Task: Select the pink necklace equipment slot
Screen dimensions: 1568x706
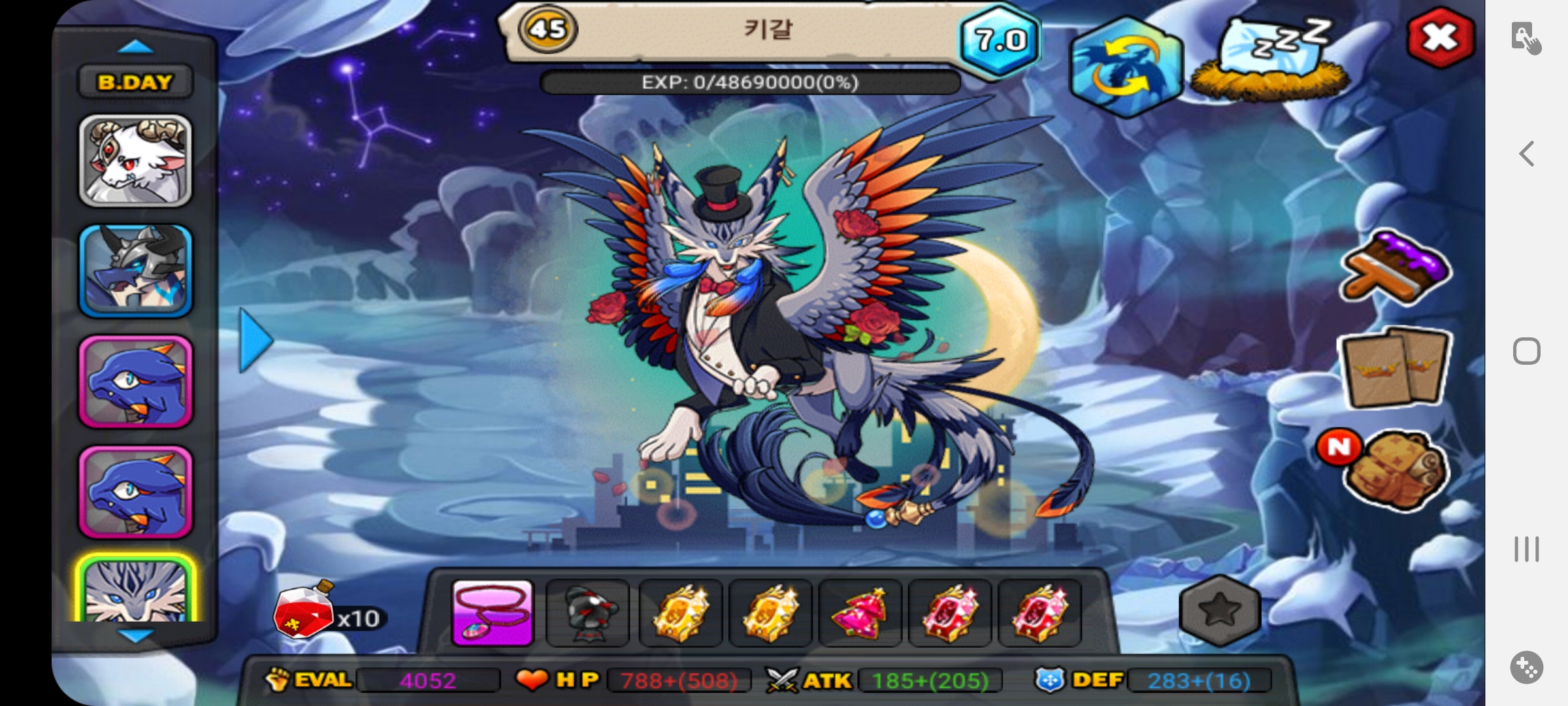Action: click(x=493, y=613)
